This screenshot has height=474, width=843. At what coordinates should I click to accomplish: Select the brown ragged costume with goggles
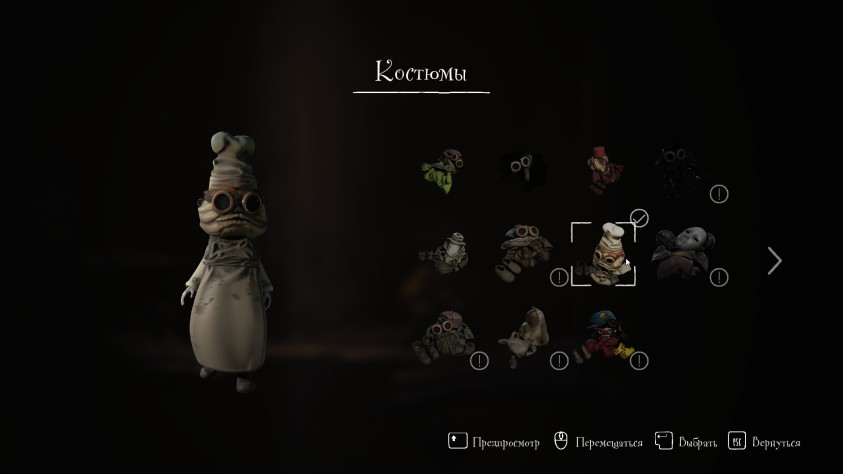tap(523, 254)
